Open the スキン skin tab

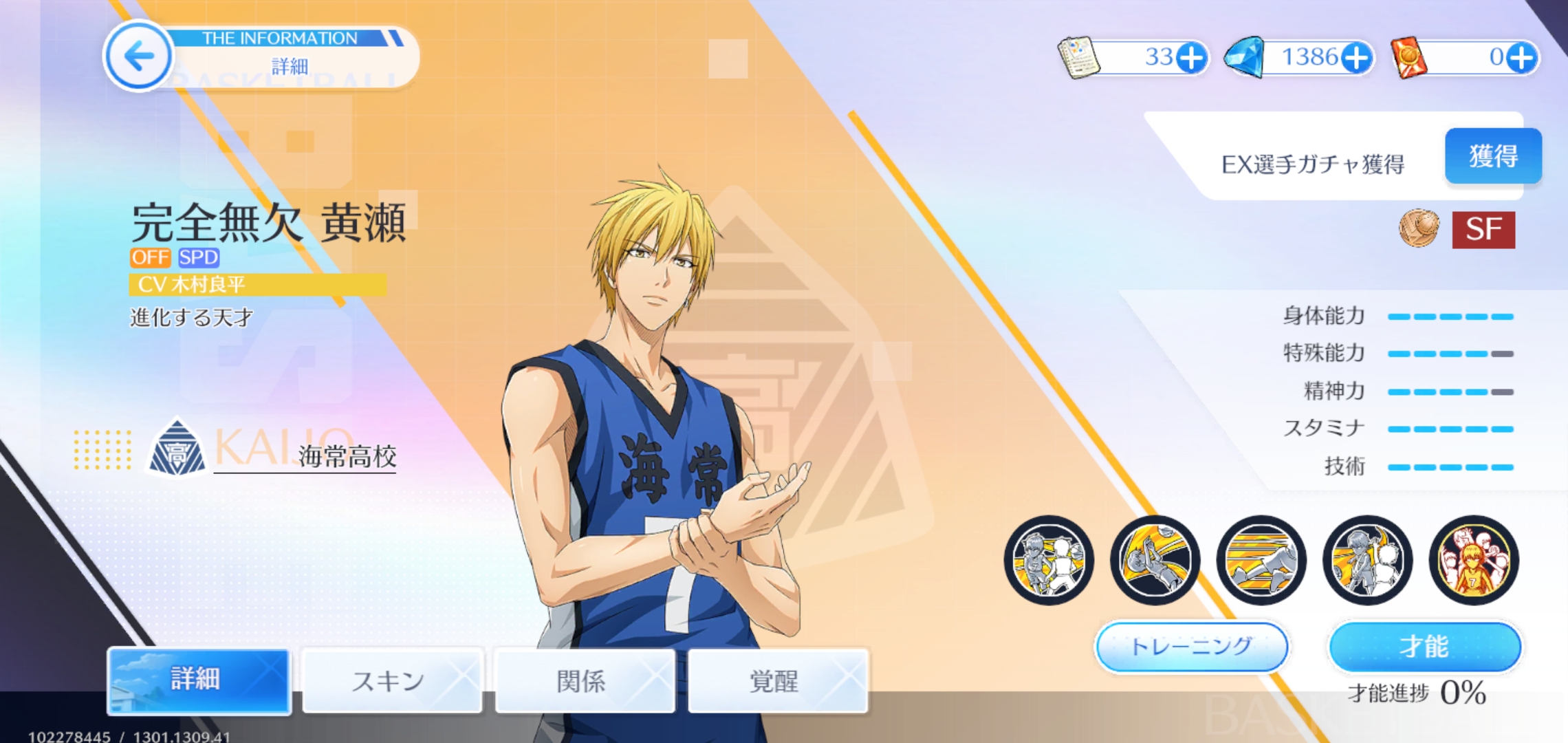(x=391, y=680)
